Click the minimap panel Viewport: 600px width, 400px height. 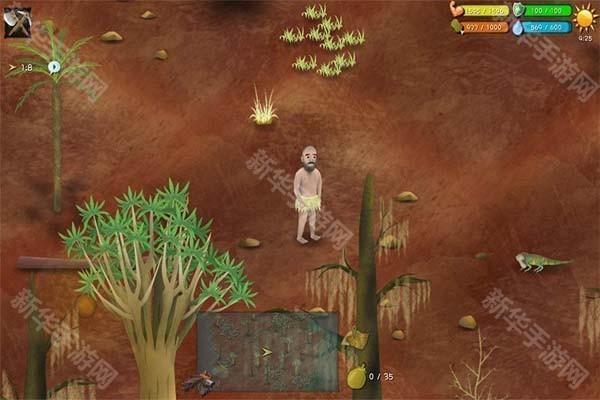tap(267, 350)
